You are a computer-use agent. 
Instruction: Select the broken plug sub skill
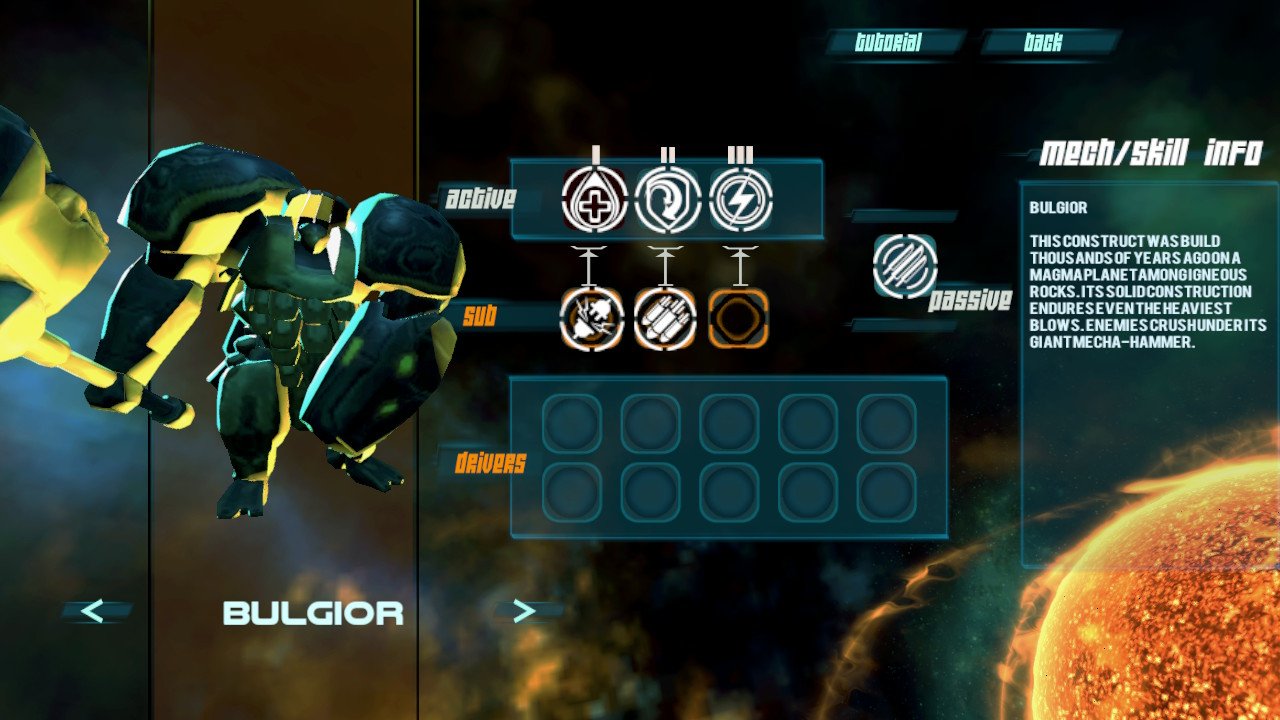592,319
